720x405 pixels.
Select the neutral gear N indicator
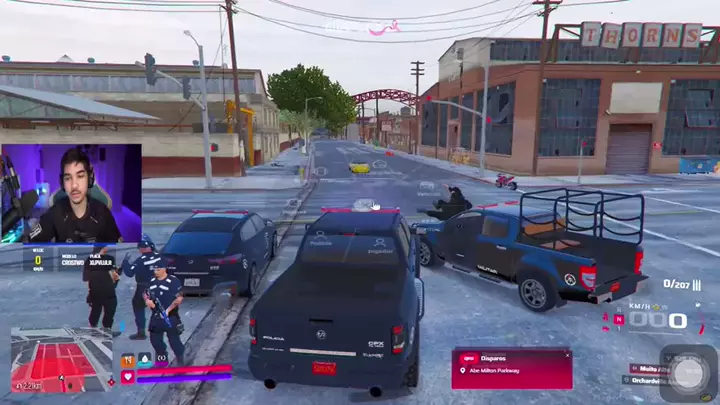click(619, 320)
